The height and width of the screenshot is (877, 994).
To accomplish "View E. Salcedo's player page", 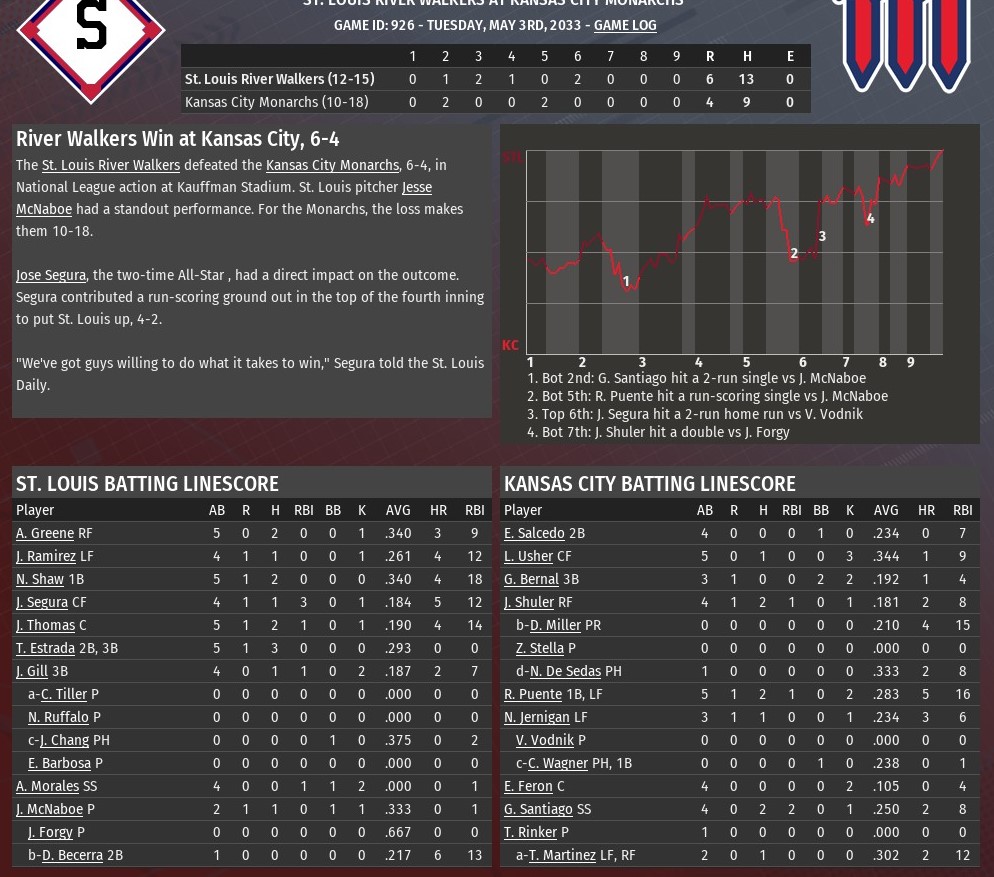I will click(x=534, y=534).
